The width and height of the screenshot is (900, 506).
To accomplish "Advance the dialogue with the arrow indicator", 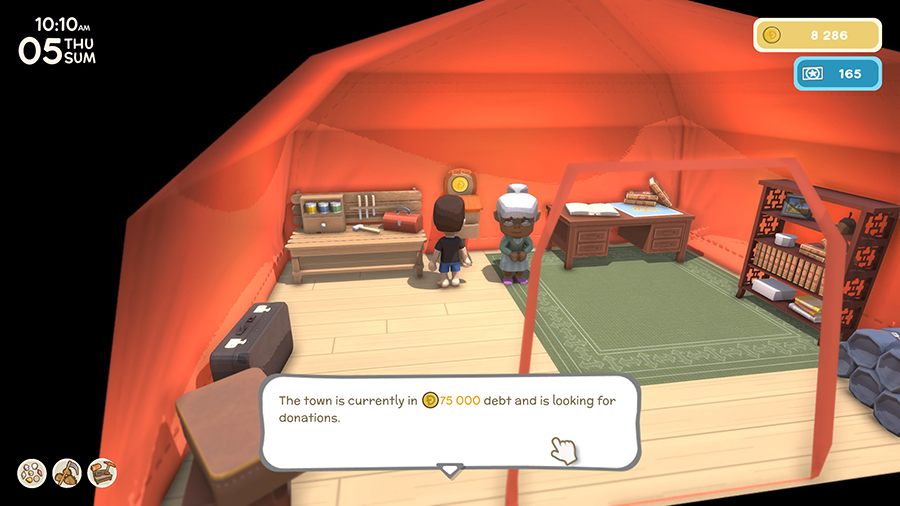I will point(450,469).
